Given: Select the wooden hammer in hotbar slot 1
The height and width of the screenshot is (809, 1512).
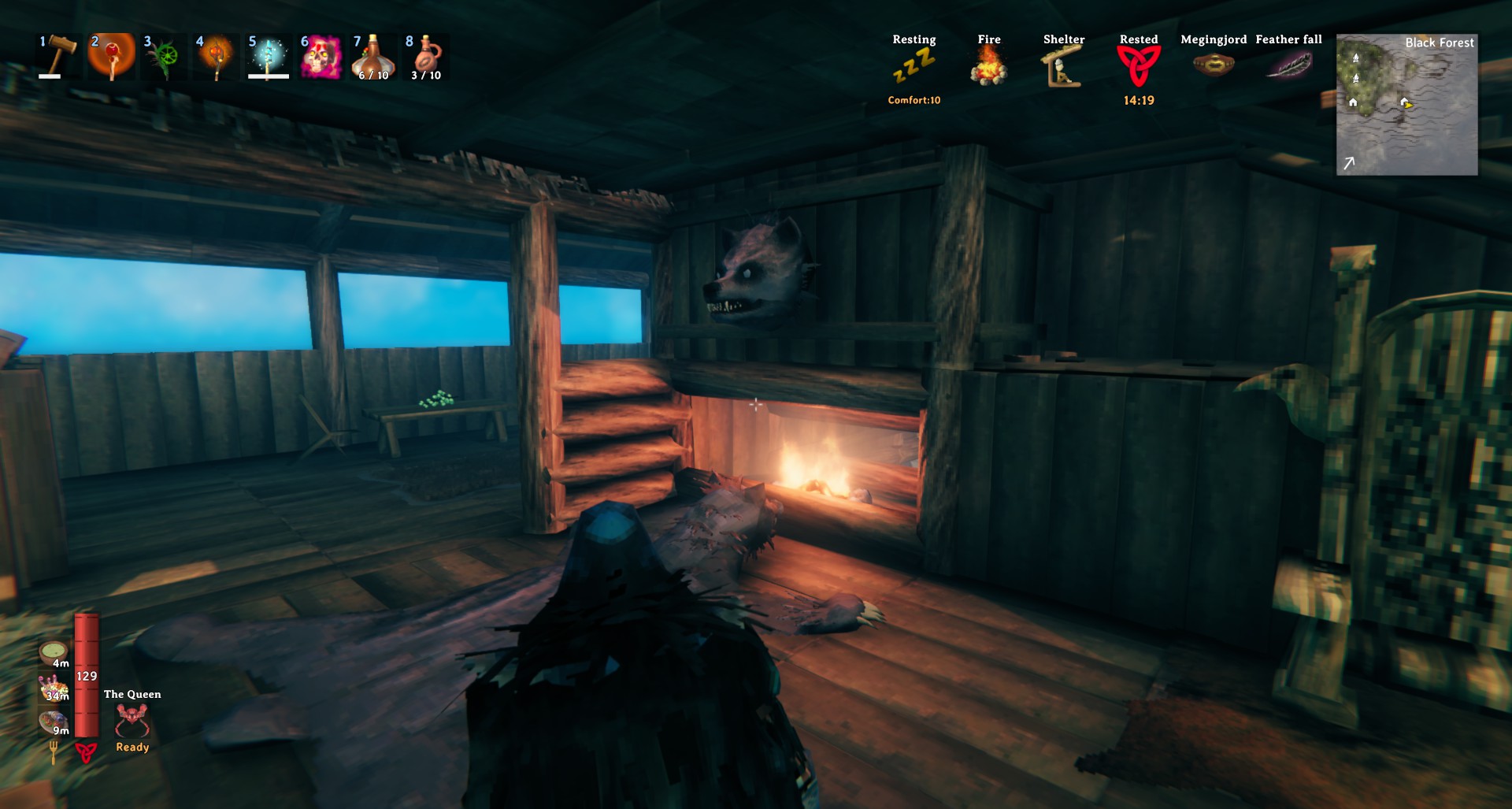Looking at the screenshot, I should [59, 55].
